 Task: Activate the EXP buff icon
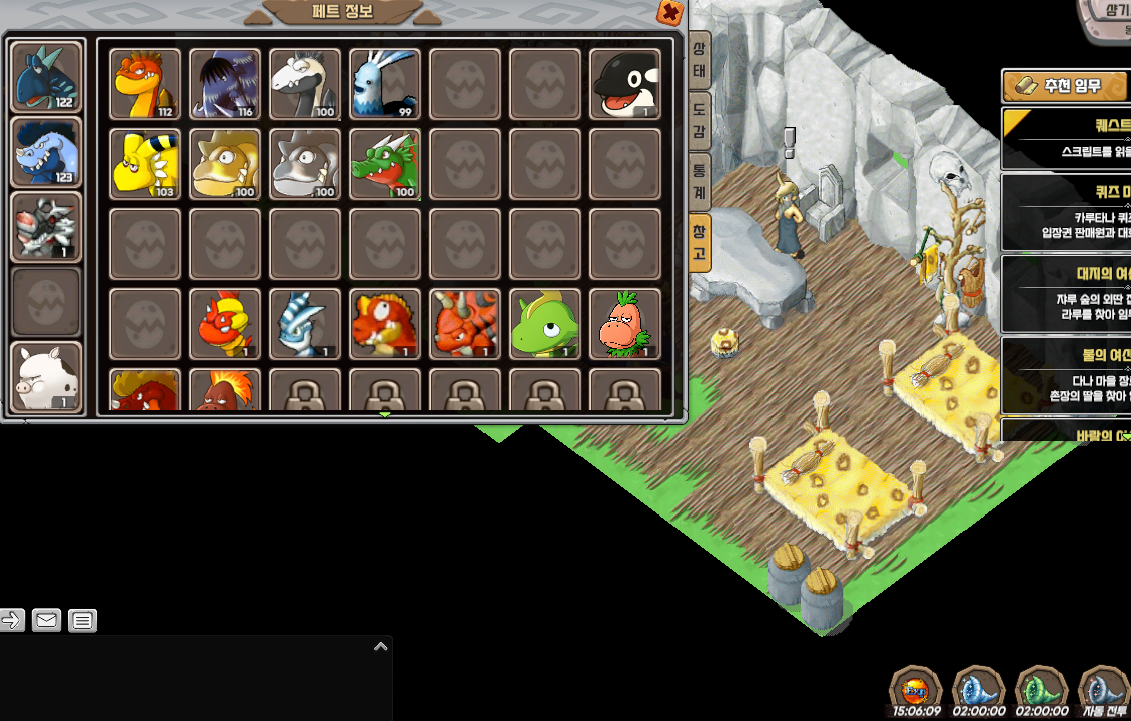916,689
